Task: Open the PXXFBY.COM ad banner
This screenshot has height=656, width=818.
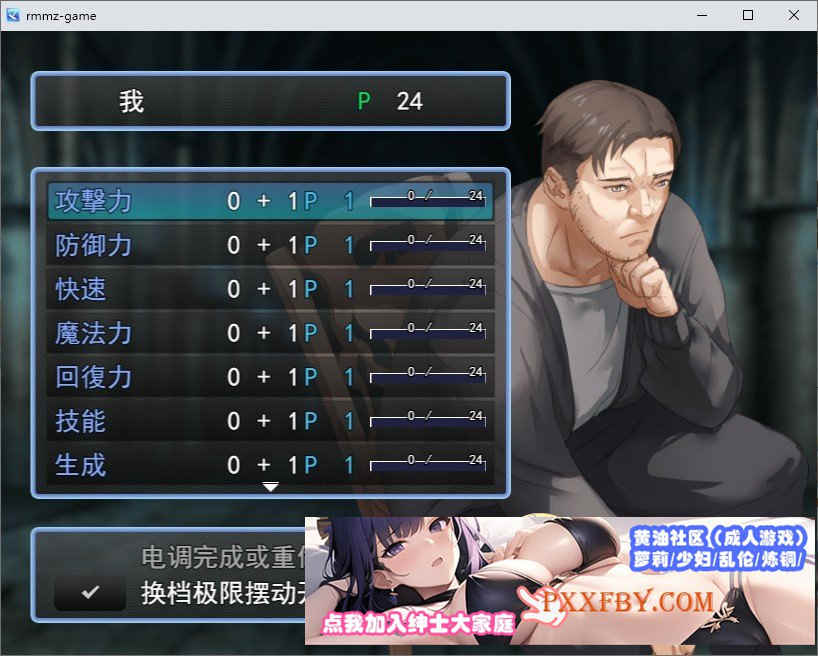Action: coord(560,582)
